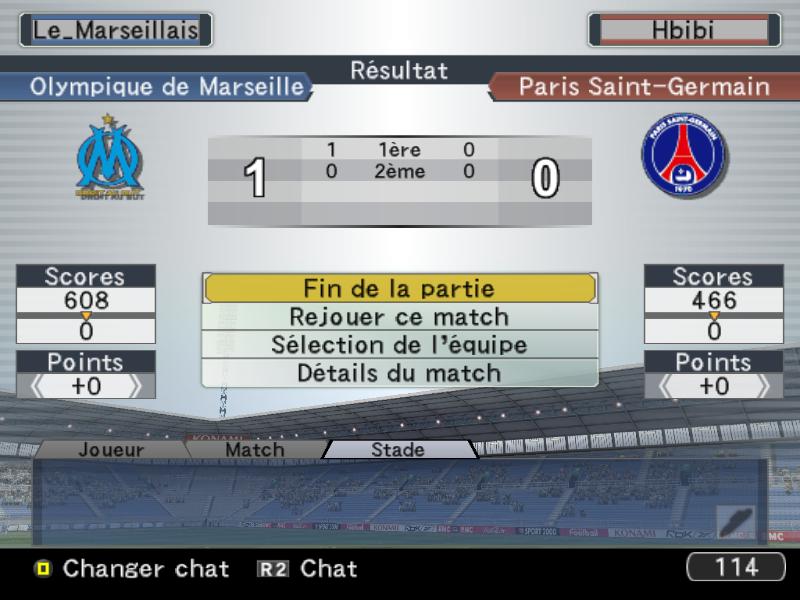Switch to the Joueur chat tab
This screenshot has height=600, width=800.
(x=111, y=450)
